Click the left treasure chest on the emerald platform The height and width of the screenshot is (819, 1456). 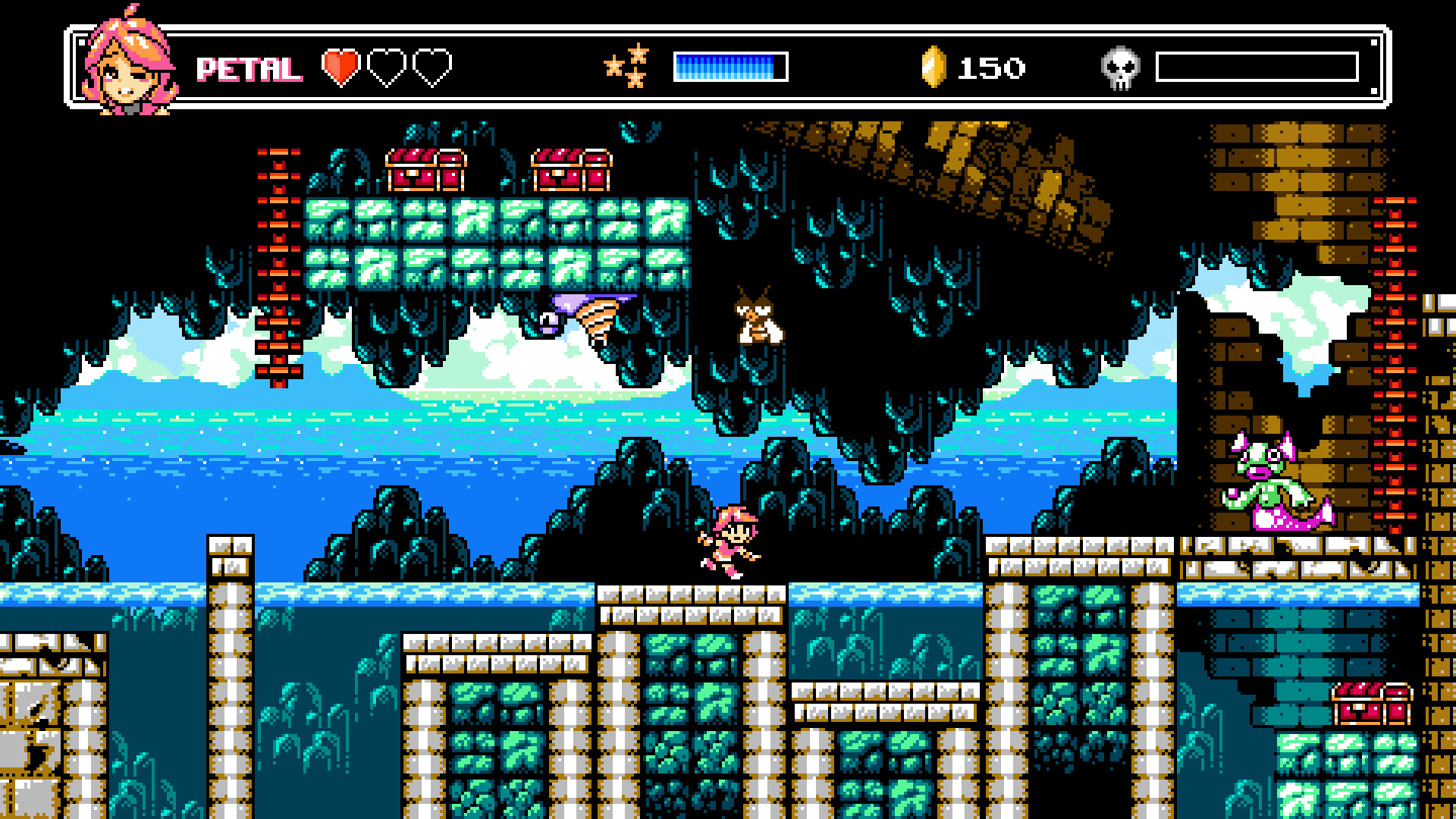coord(425,171)
